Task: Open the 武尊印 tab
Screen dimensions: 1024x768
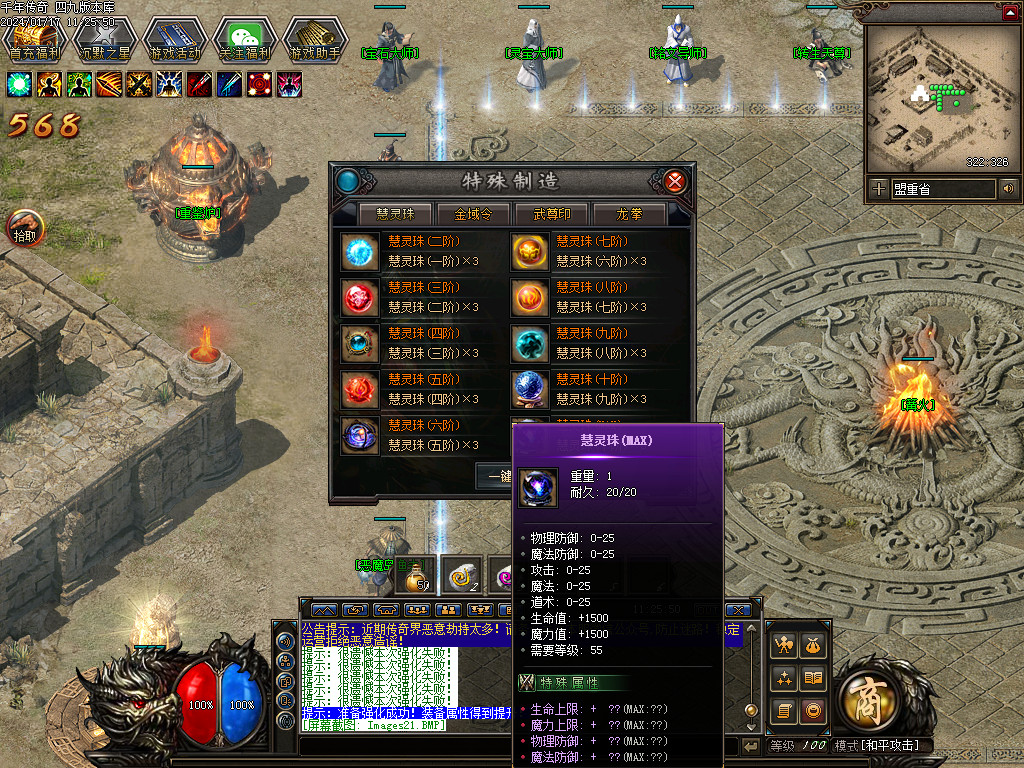Action: [x=551, y=214]
